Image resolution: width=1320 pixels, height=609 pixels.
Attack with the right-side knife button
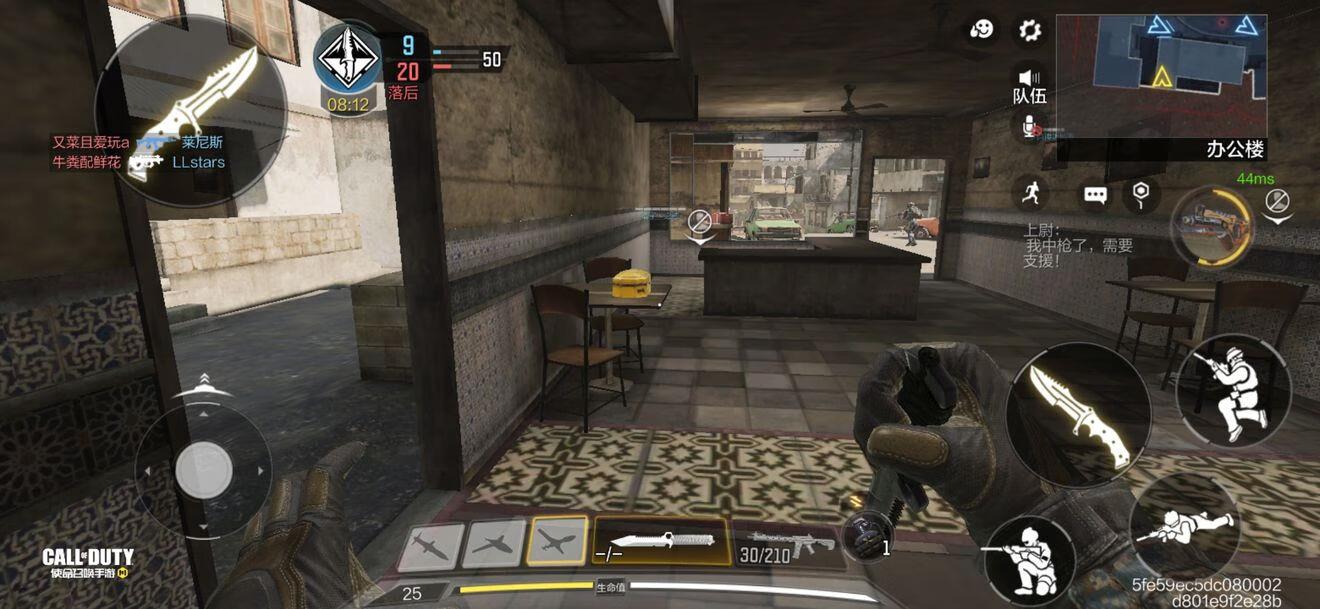click(x=1078, y=415)
